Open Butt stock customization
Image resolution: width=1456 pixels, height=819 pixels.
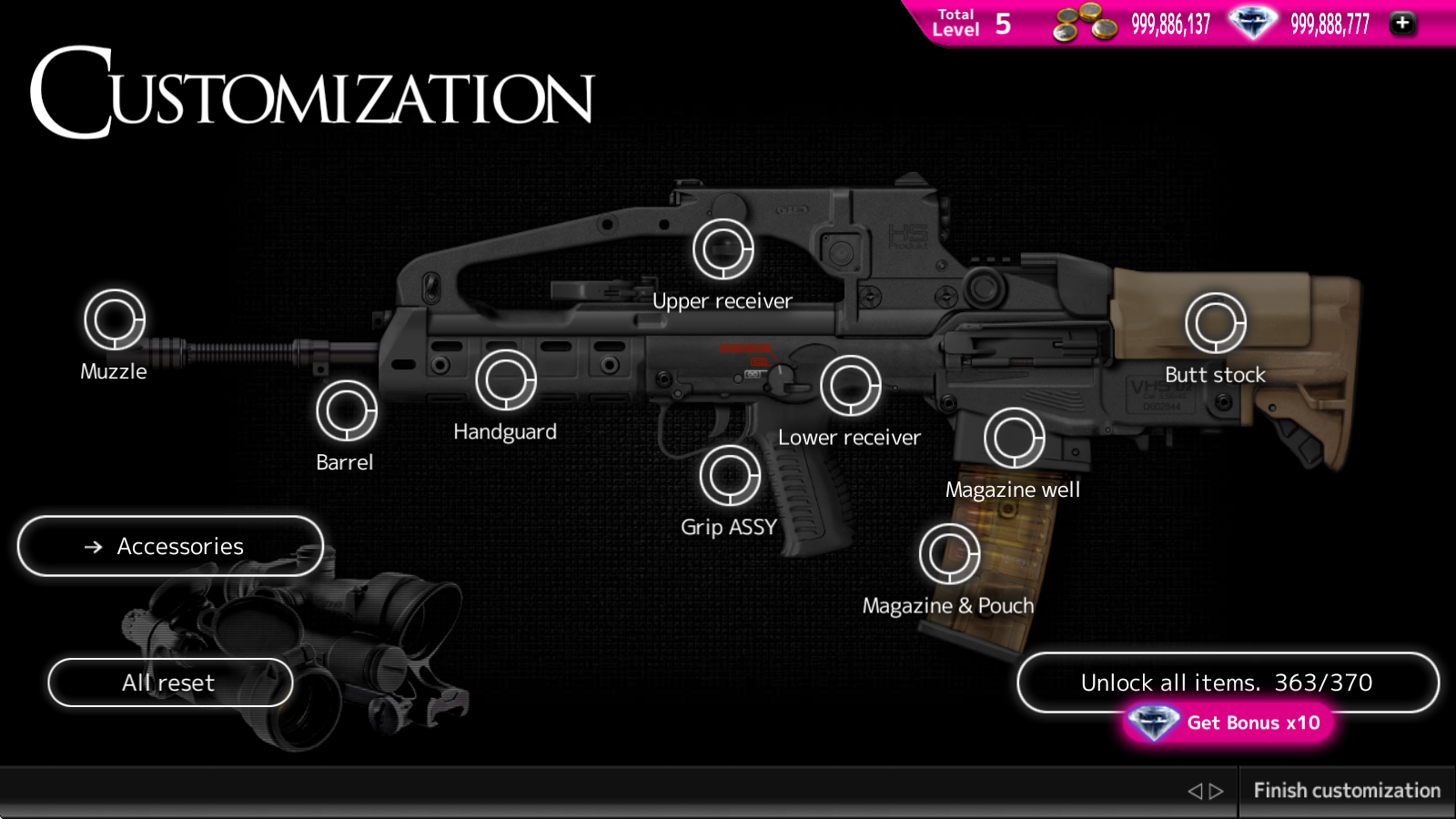click(1216, 323)
